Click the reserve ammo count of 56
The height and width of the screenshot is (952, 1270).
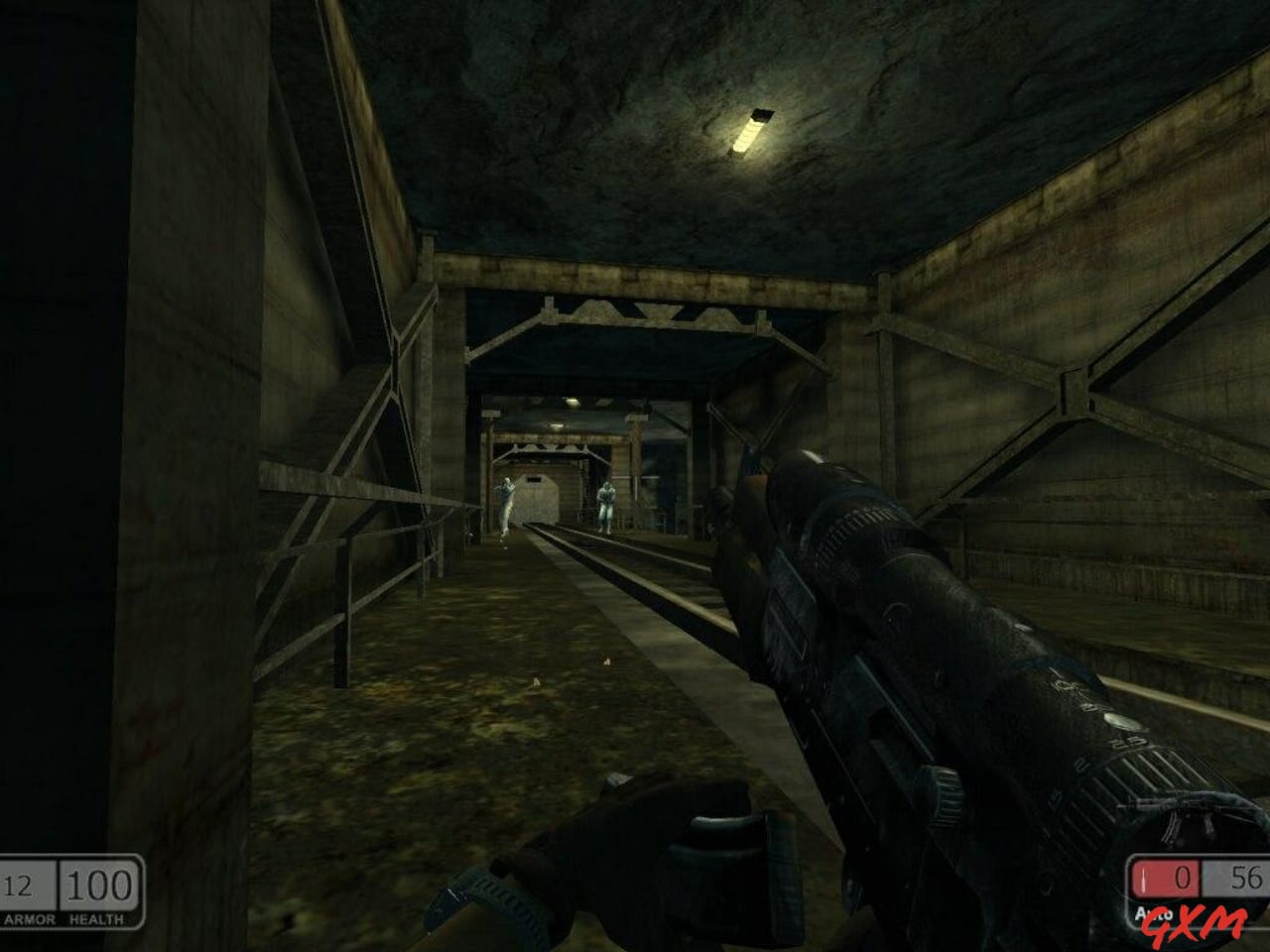coord(1245,878)
